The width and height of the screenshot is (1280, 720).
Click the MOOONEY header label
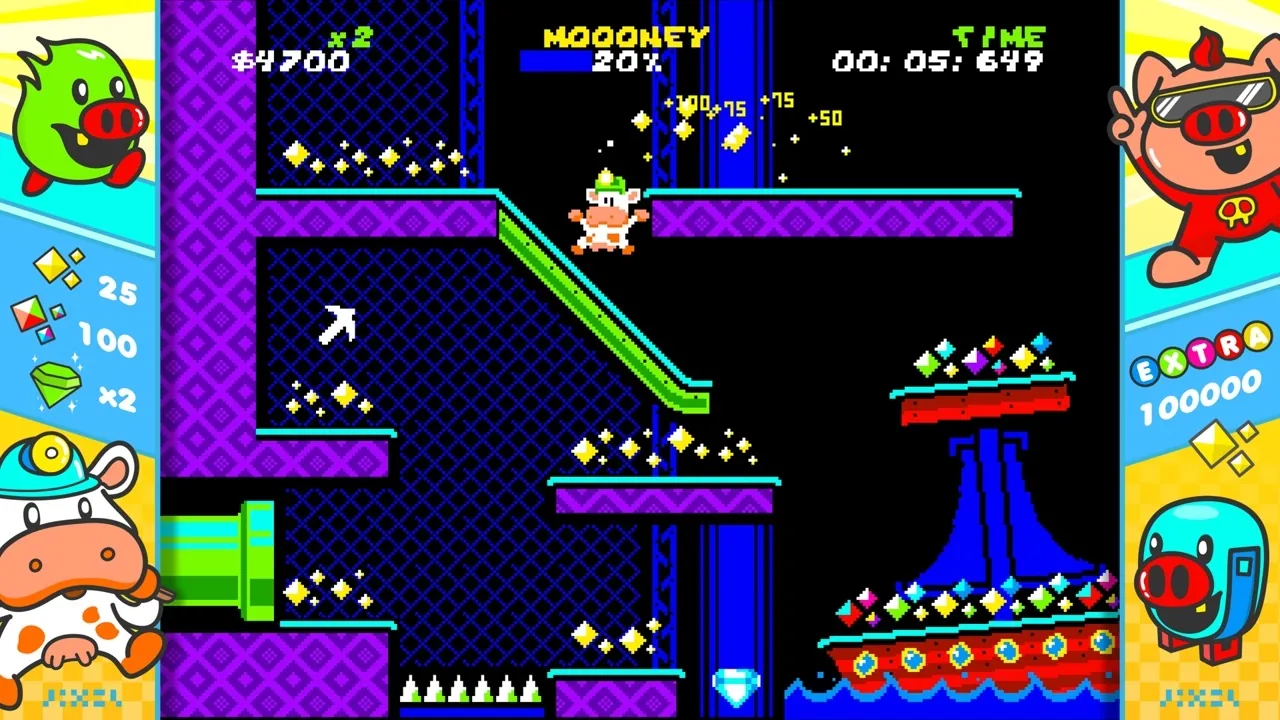pyautogui.click(x=625, y=37)
